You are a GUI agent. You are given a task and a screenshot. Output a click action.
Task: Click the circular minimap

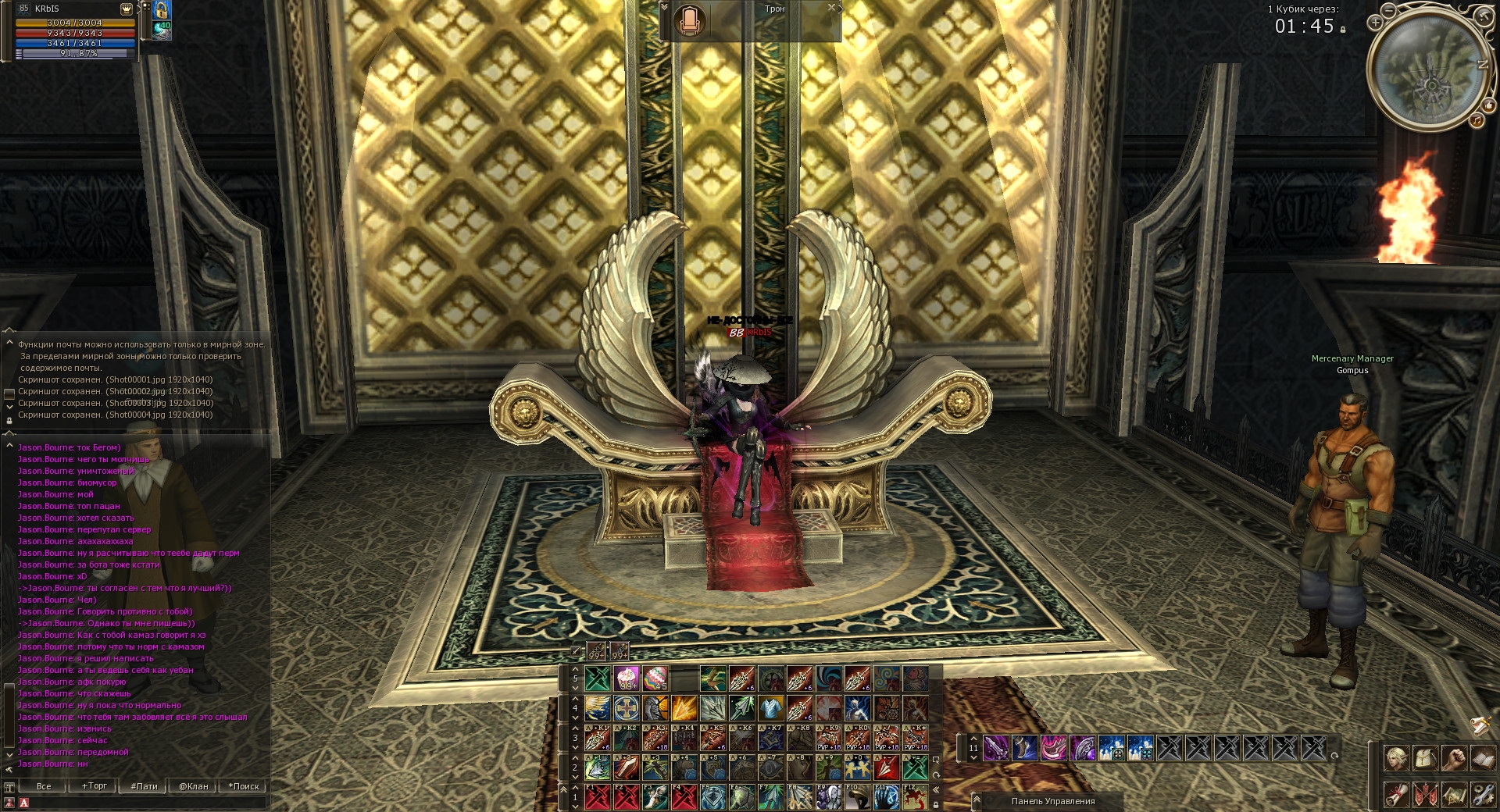1430,70
